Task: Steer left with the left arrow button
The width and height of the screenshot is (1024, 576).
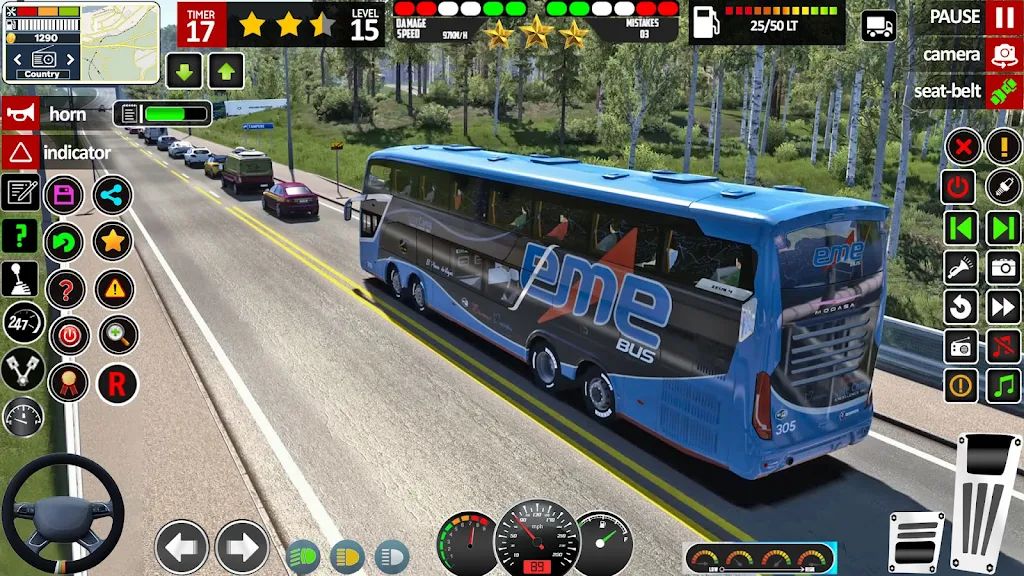Action: click(181, 547)
